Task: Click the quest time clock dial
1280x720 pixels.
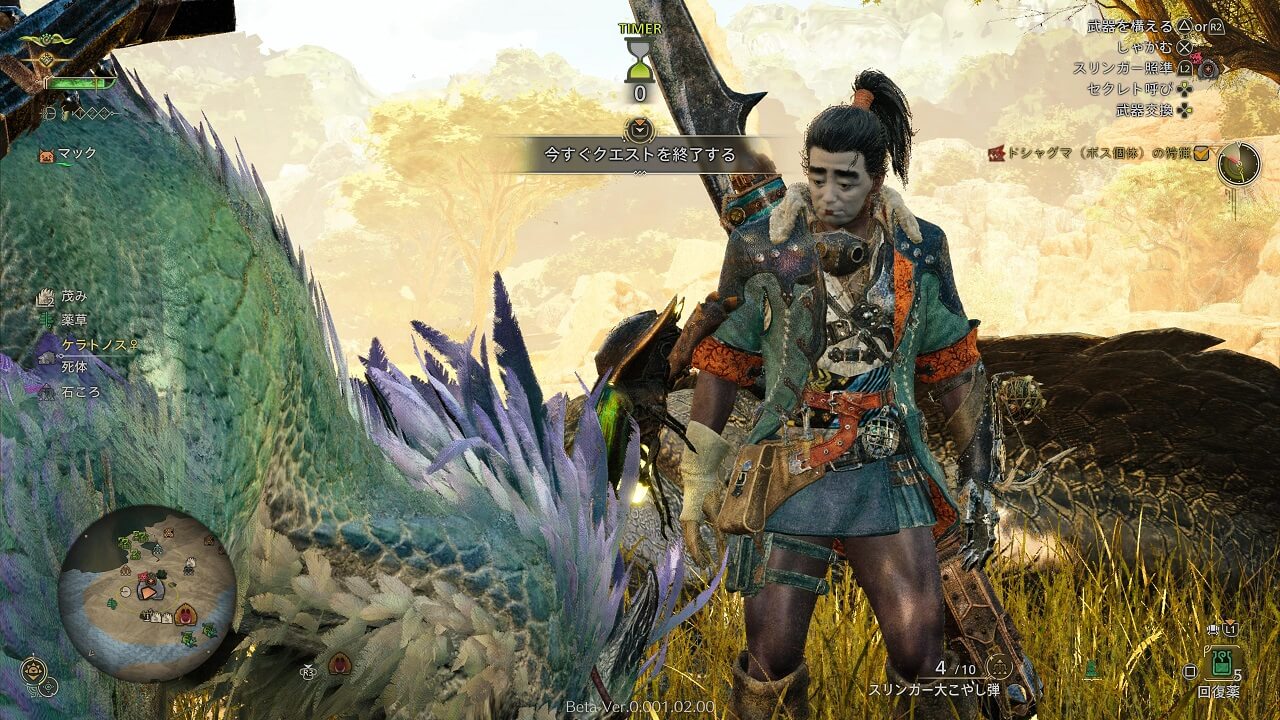Action: point(1238,163)
